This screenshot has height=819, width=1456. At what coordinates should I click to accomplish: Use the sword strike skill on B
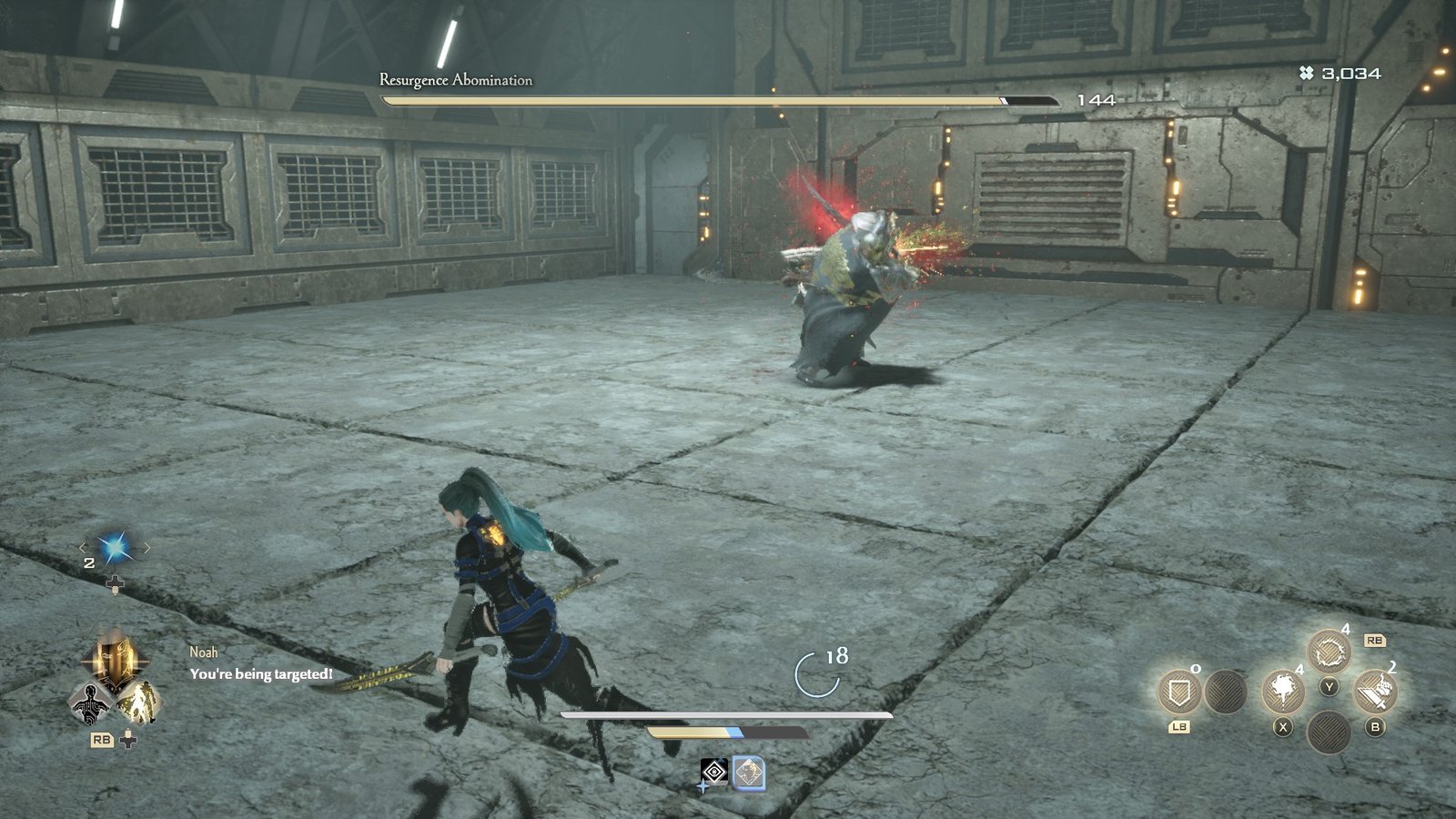pyautogui.click(x=1375, y=690)
